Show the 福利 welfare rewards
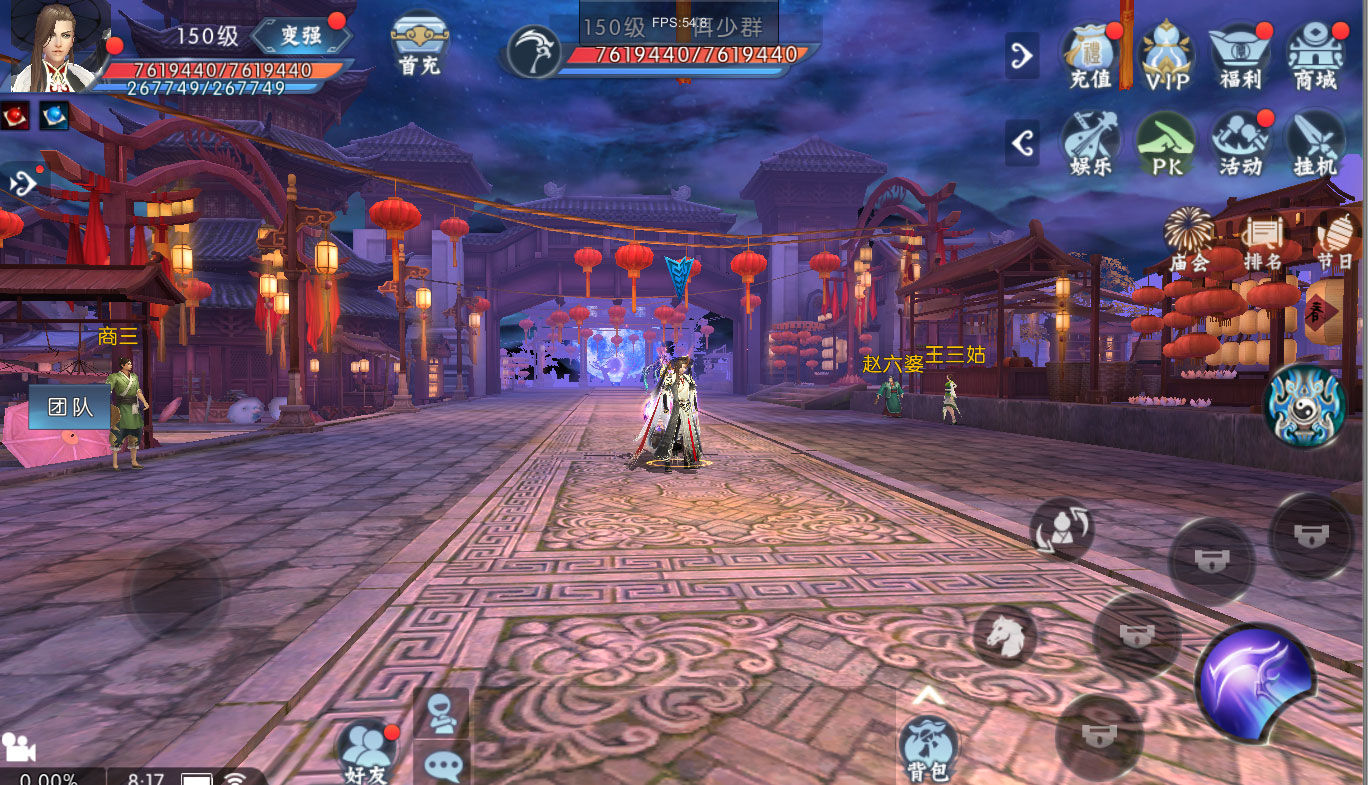The image size is (1368, 785). click(1240, 55)
